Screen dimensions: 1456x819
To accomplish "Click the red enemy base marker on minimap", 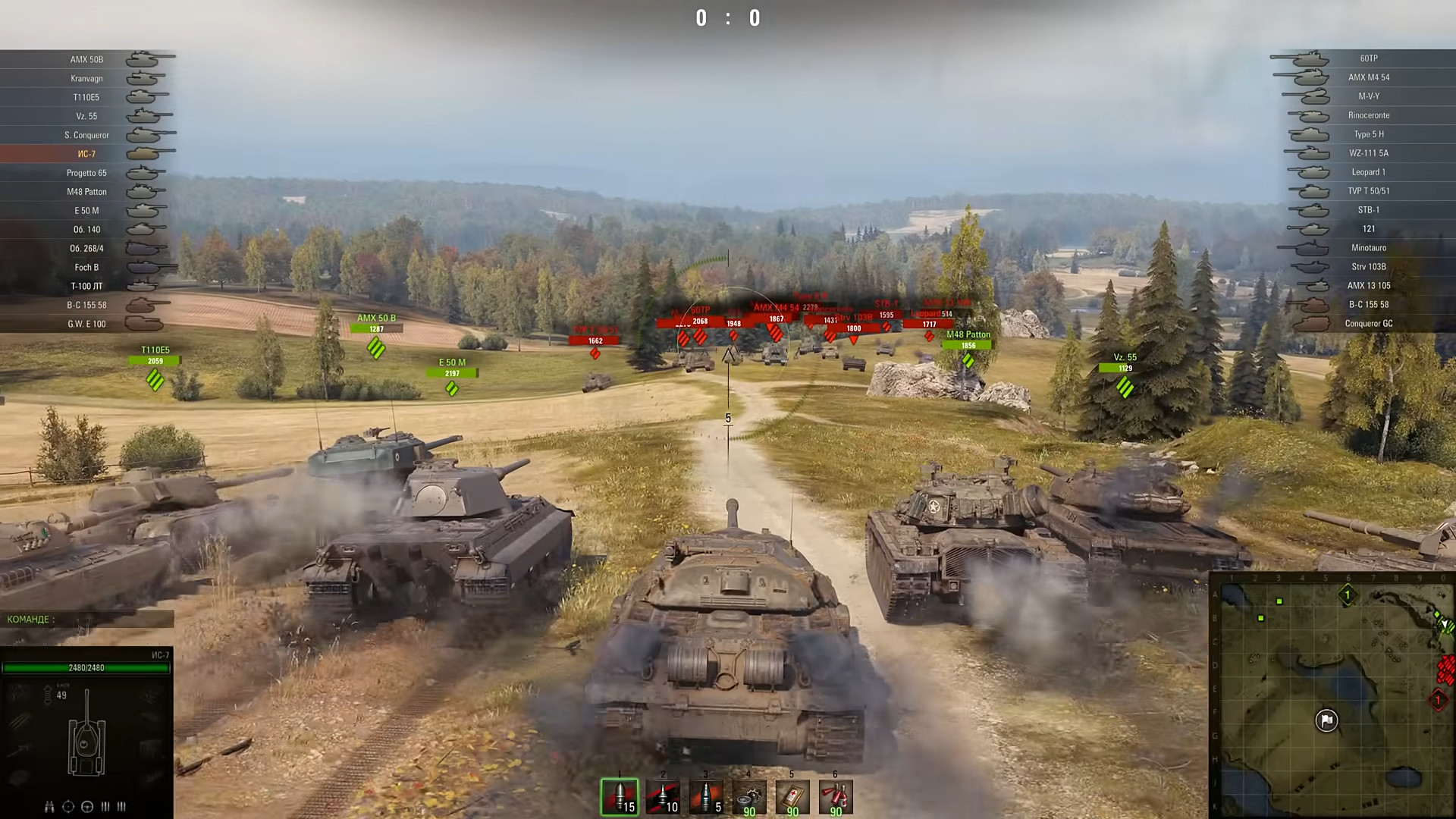I will (1438, 700).
